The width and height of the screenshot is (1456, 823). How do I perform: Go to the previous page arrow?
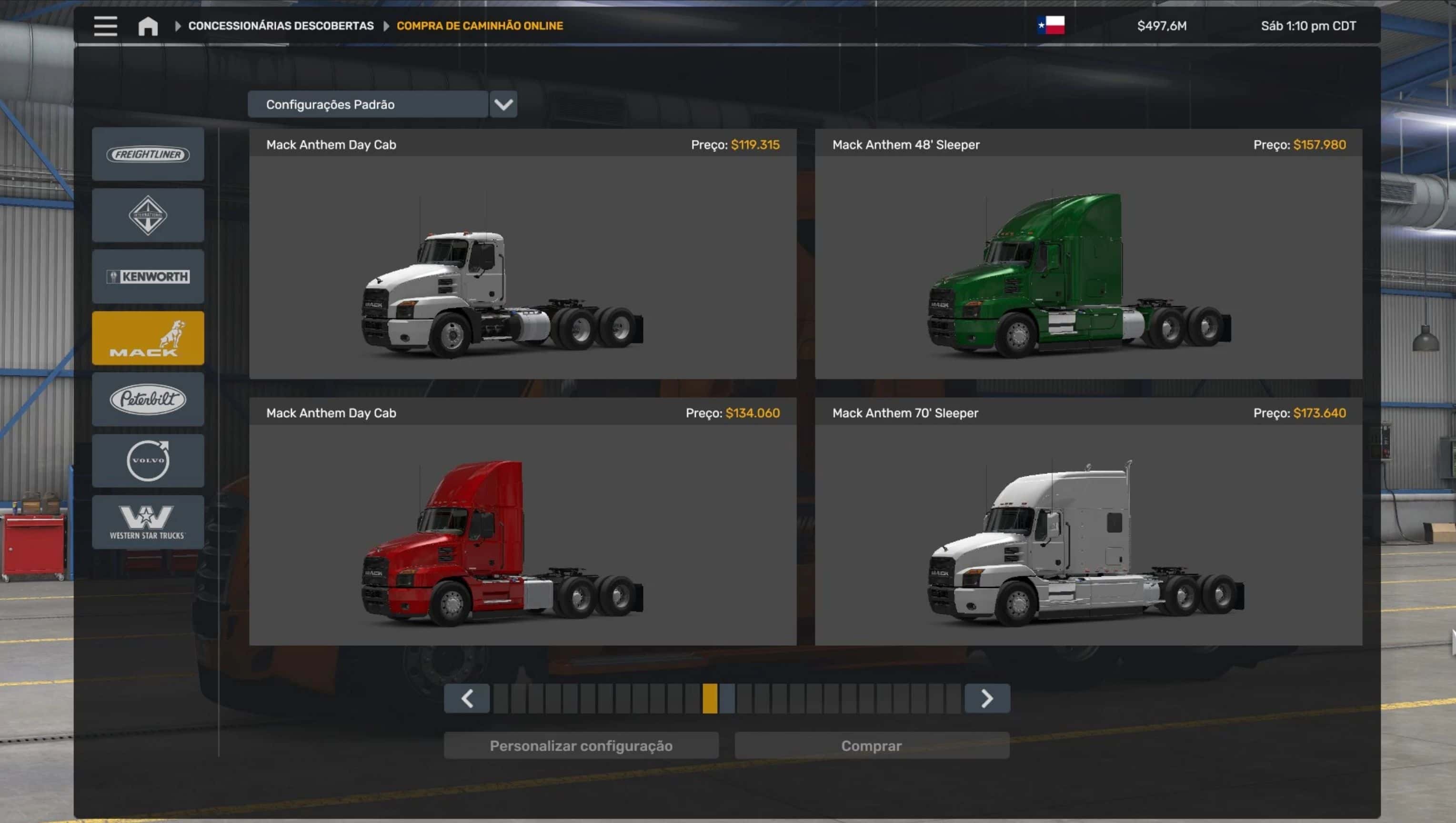pyautogui.click(x=467, y=699)
